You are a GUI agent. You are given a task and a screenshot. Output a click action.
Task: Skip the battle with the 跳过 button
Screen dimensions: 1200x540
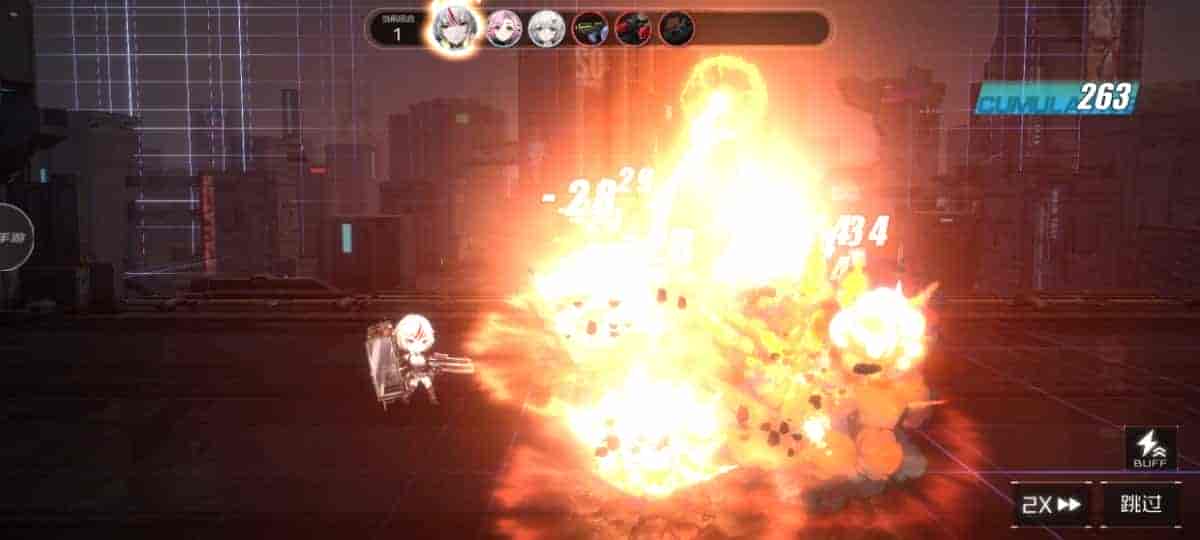click(x=1141, y=503)
